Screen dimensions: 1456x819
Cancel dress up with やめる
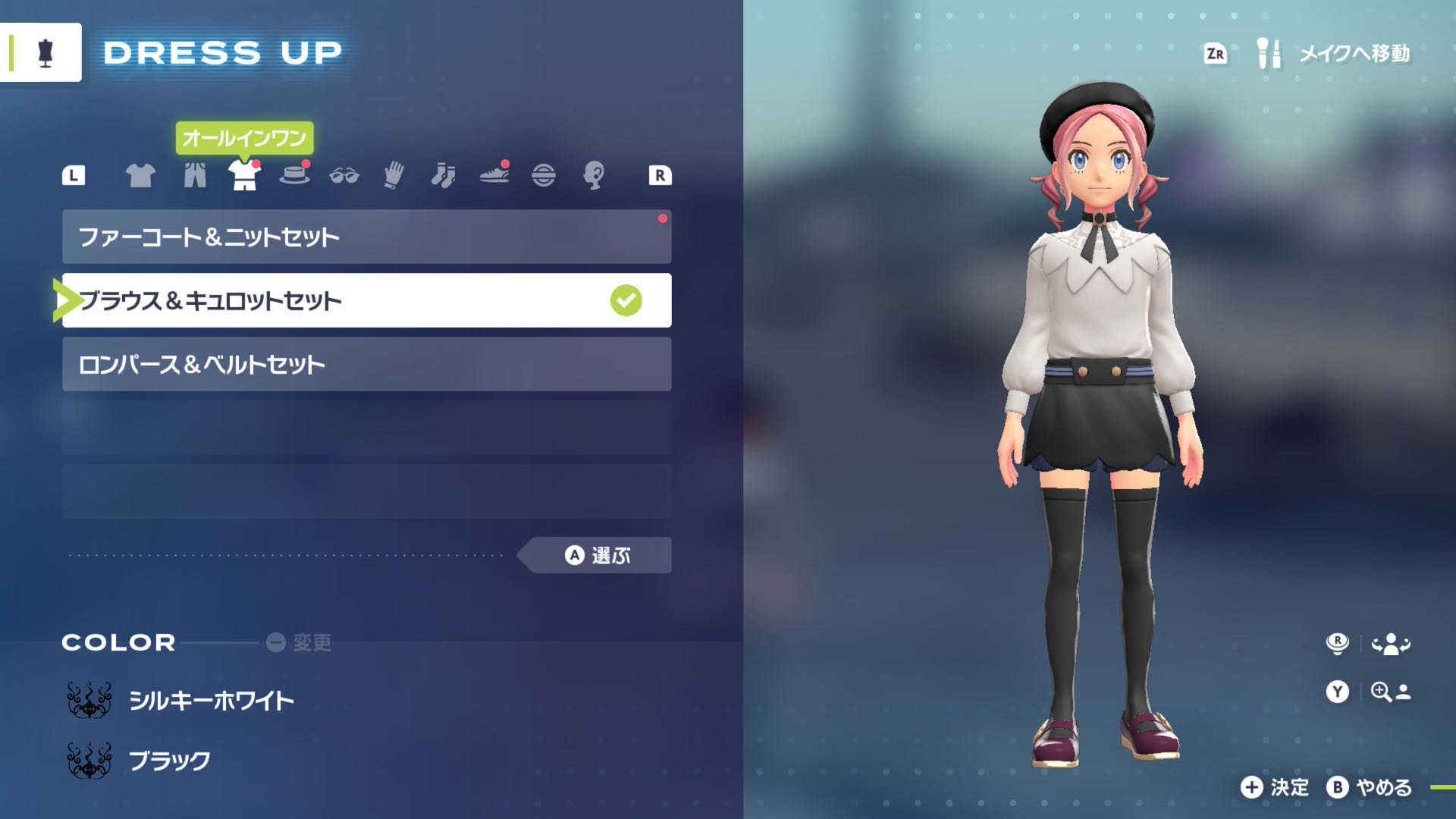tap(1370, 787)
